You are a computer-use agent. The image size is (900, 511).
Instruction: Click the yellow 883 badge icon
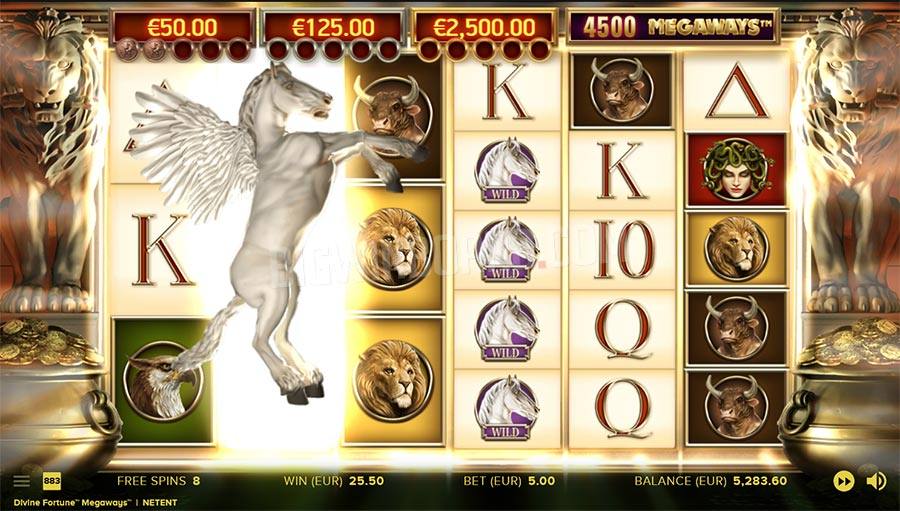point(49,481)
